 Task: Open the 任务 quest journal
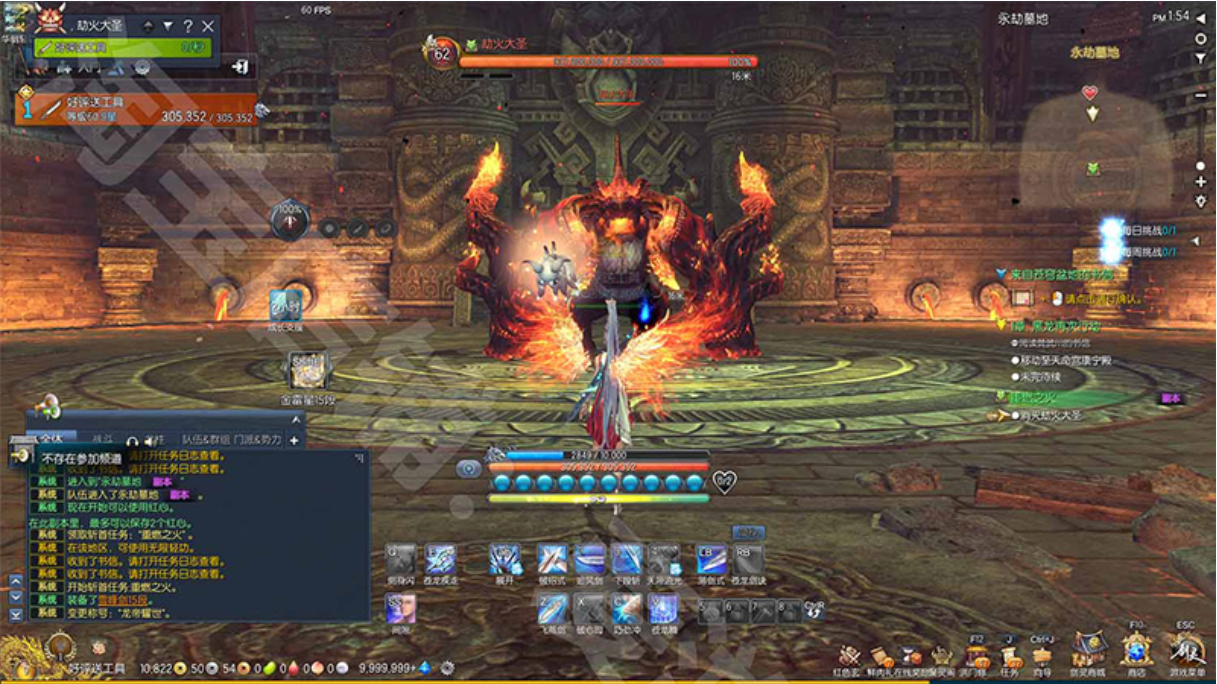pos(1009,656)
